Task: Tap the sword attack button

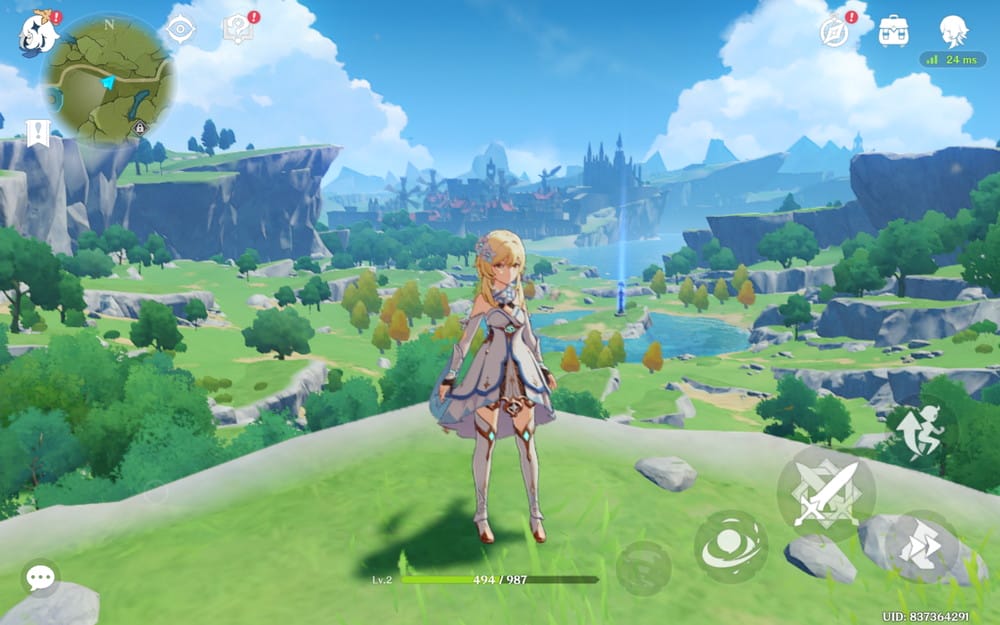Action: point(826,493)
